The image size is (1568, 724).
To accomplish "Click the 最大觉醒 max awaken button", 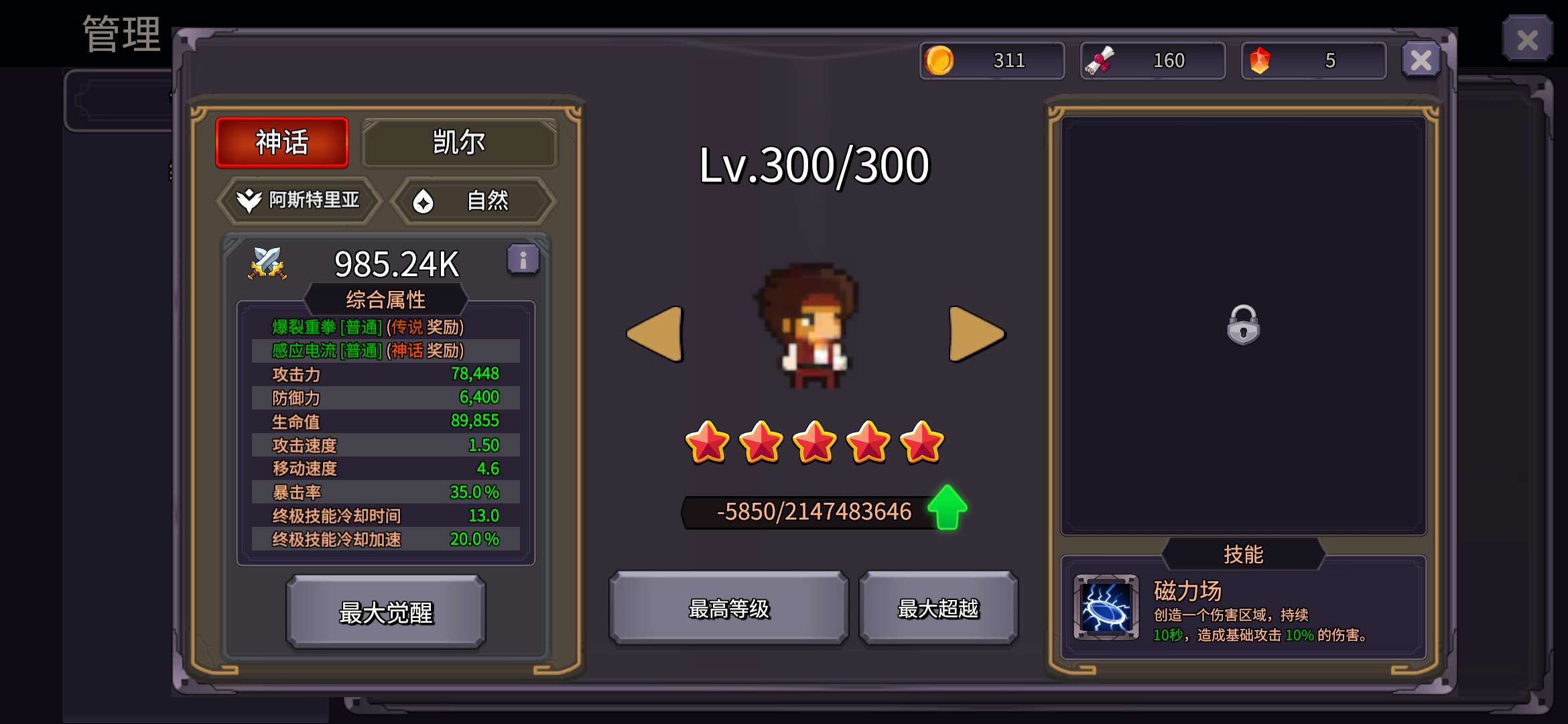I will tap(386, 612).
